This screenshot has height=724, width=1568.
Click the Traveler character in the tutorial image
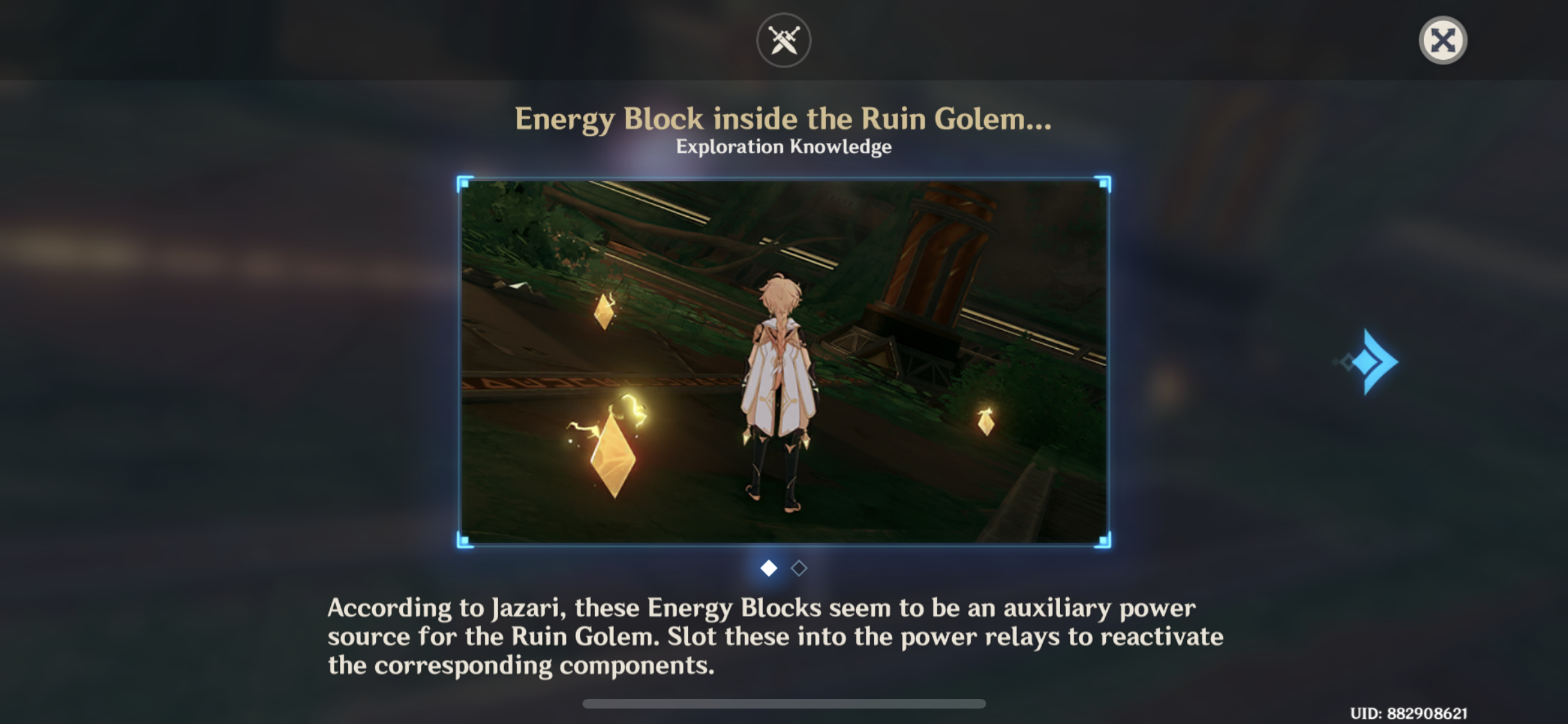779,393
